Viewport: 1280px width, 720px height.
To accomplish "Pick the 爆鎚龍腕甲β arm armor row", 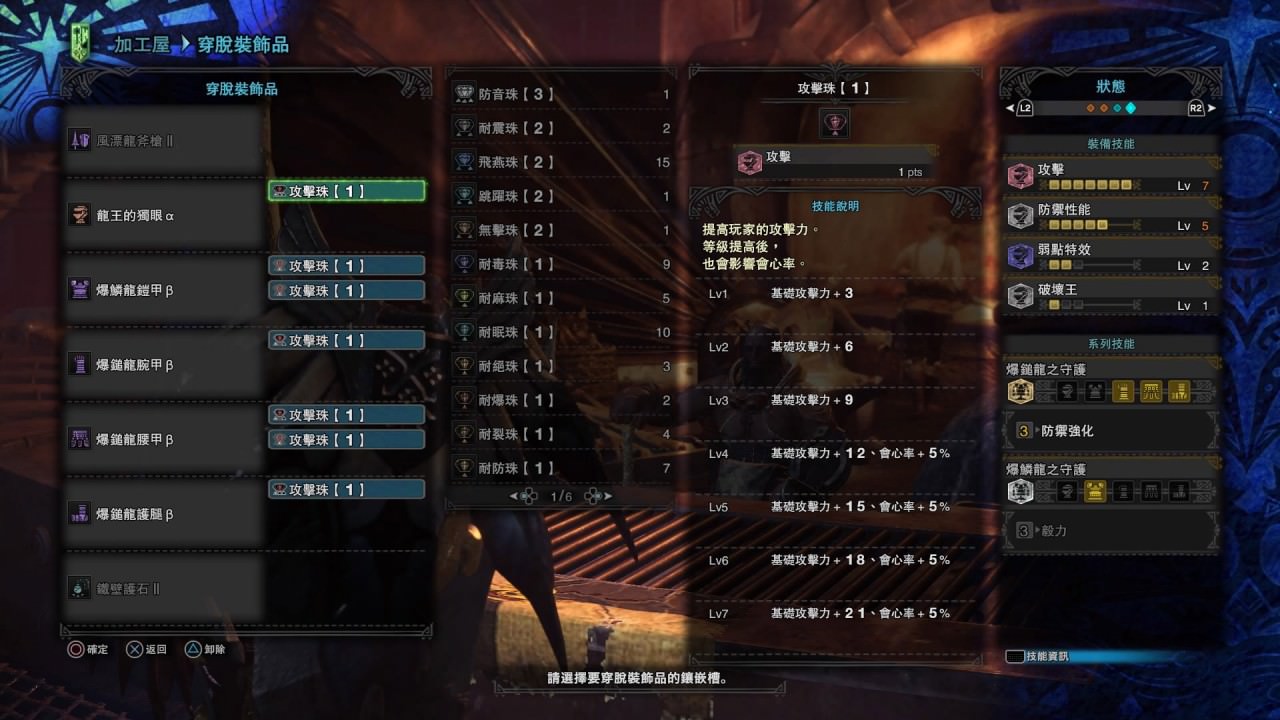I will coord(165,365).
